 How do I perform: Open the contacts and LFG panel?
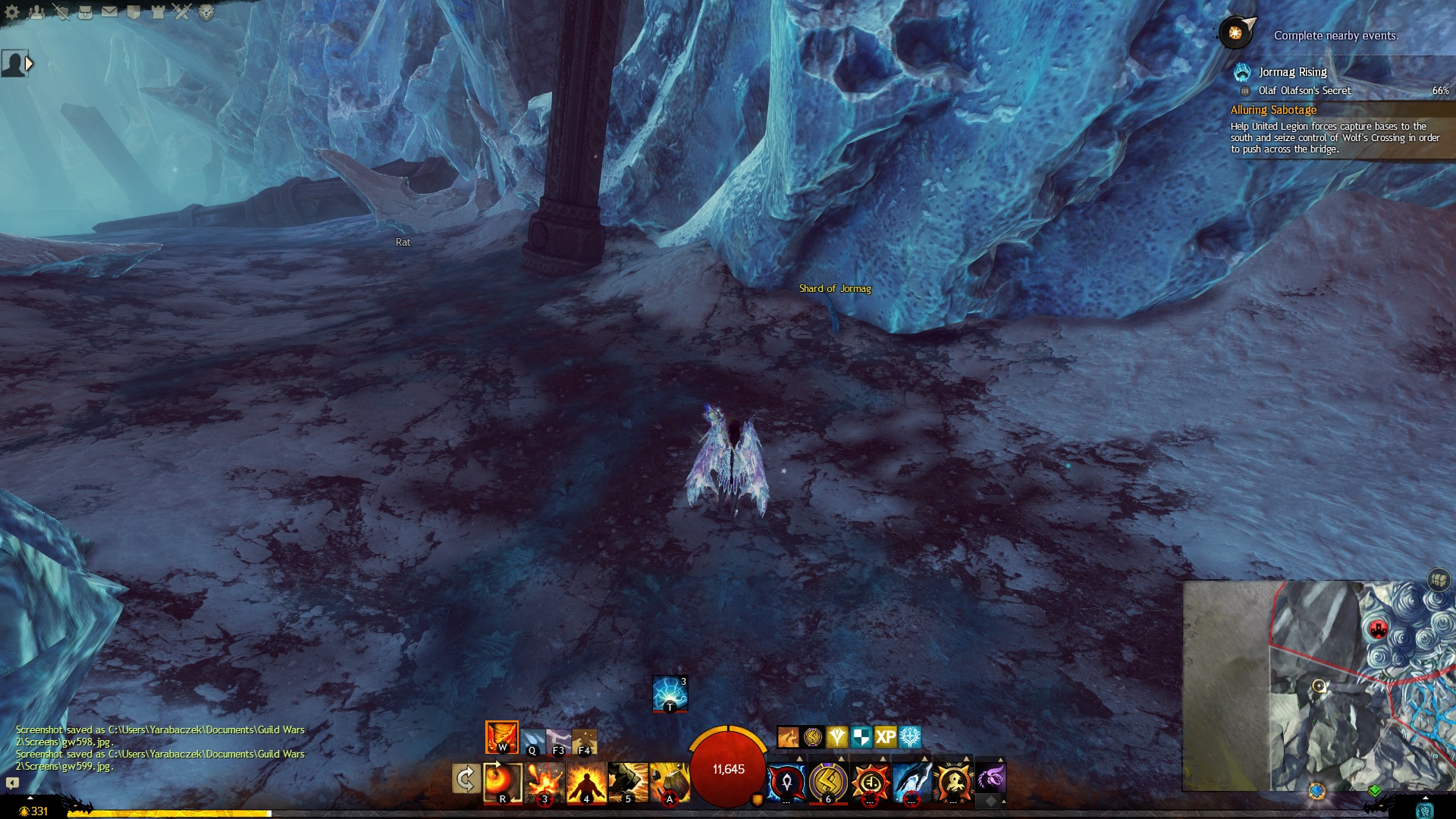click(x=36, y=11)
